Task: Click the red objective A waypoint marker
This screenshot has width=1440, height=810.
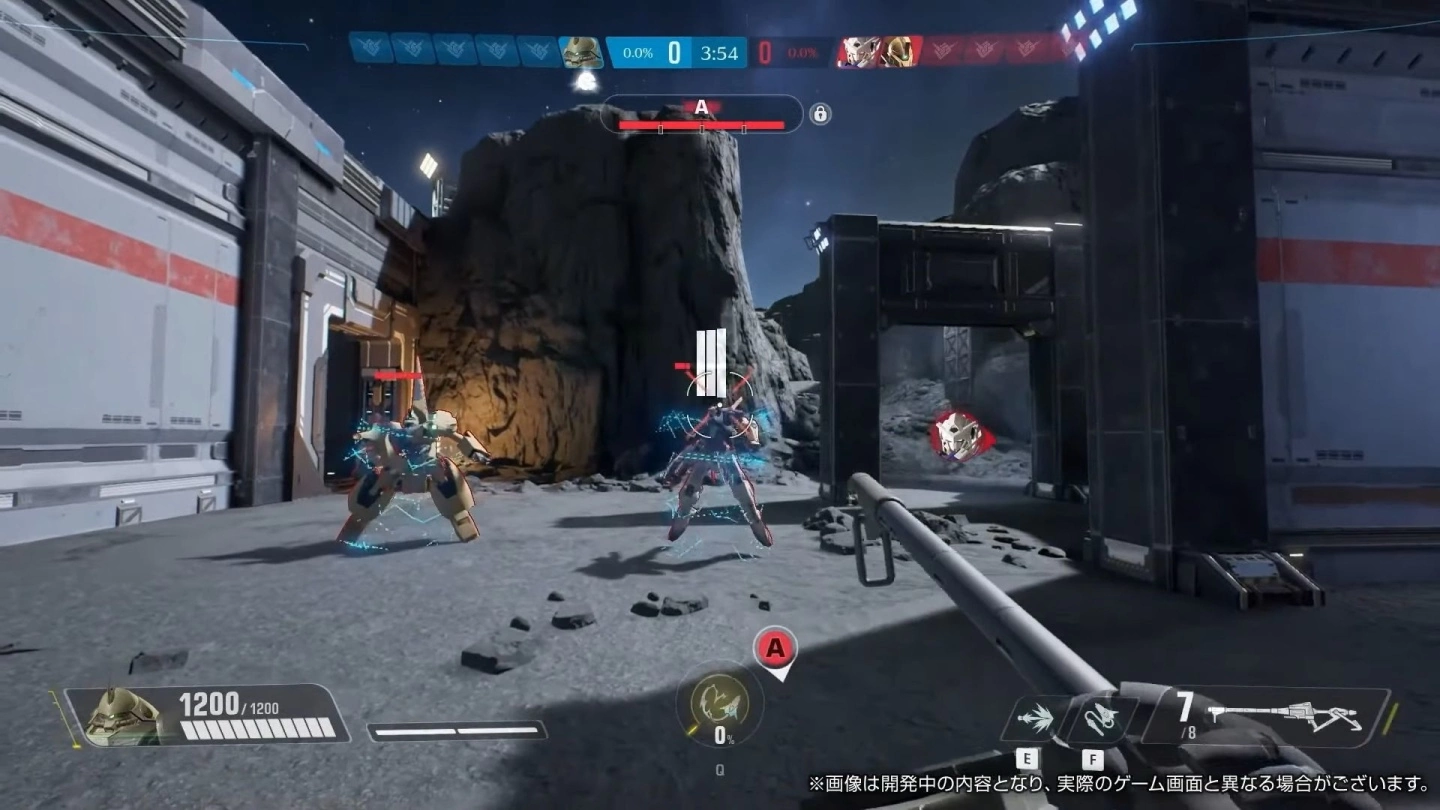Action: click(774, 650)
